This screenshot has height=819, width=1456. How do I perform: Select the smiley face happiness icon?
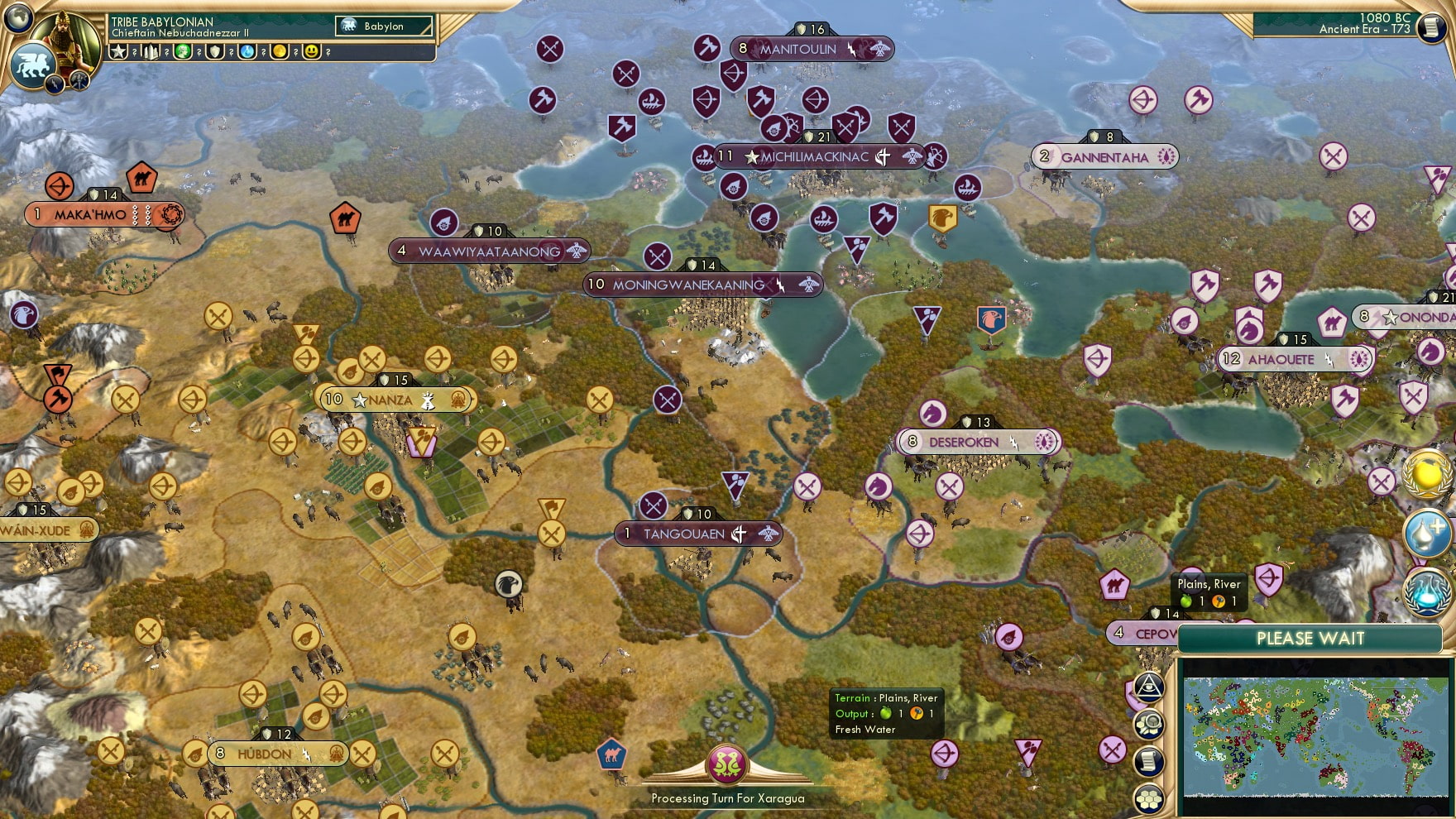tap(311, 51)
